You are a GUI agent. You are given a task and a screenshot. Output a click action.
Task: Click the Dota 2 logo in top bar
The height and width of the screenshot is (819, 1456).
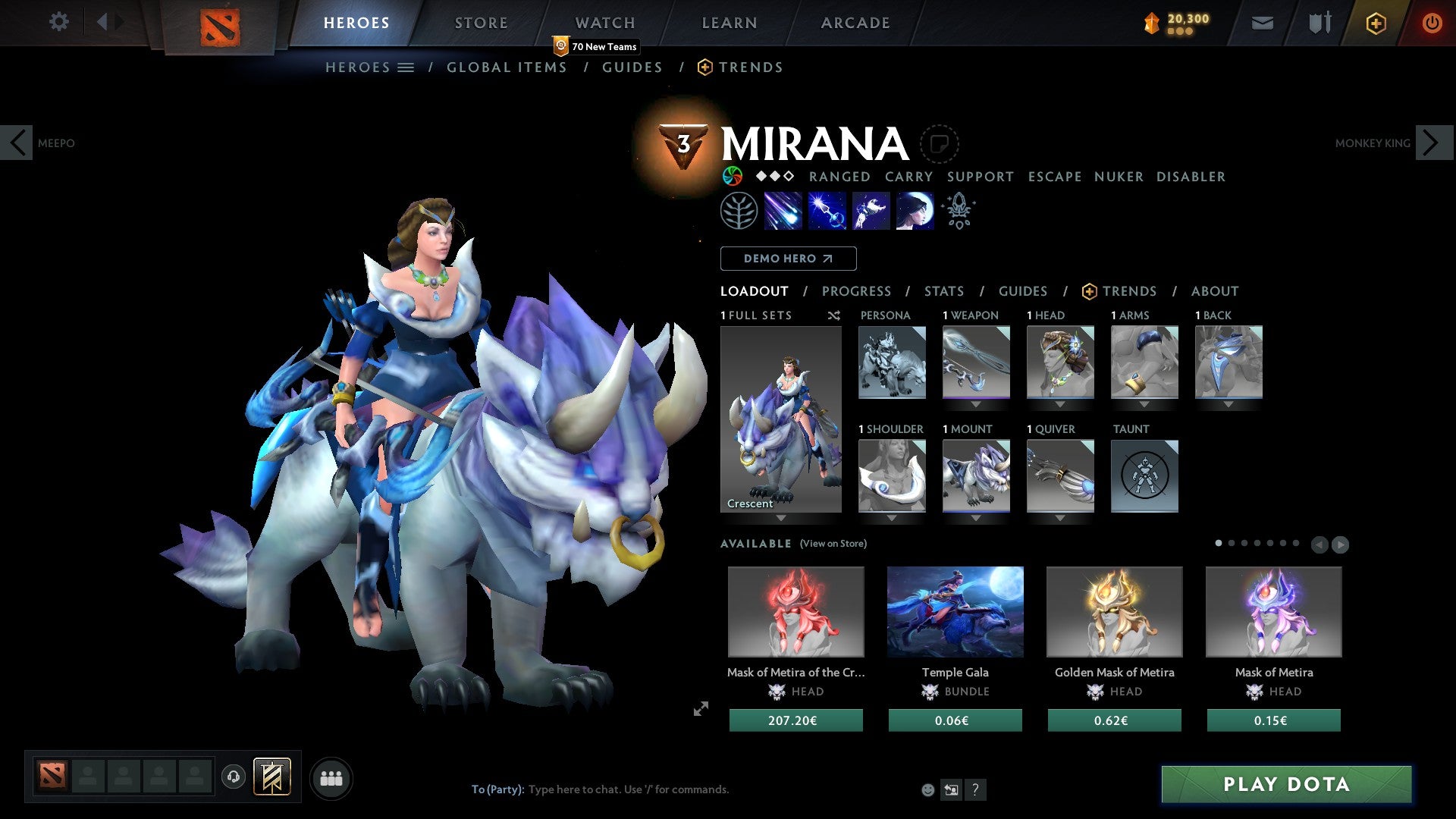coord(220,25)
